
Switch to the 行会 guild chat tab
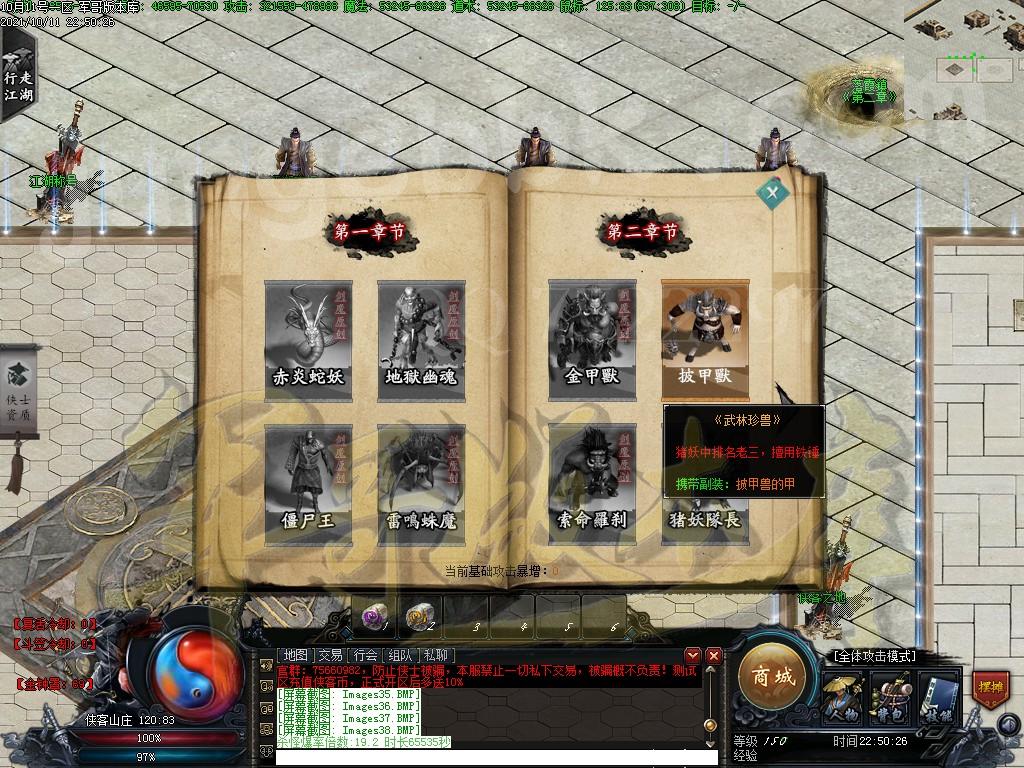pyautogui.click(x=366, y=655)
